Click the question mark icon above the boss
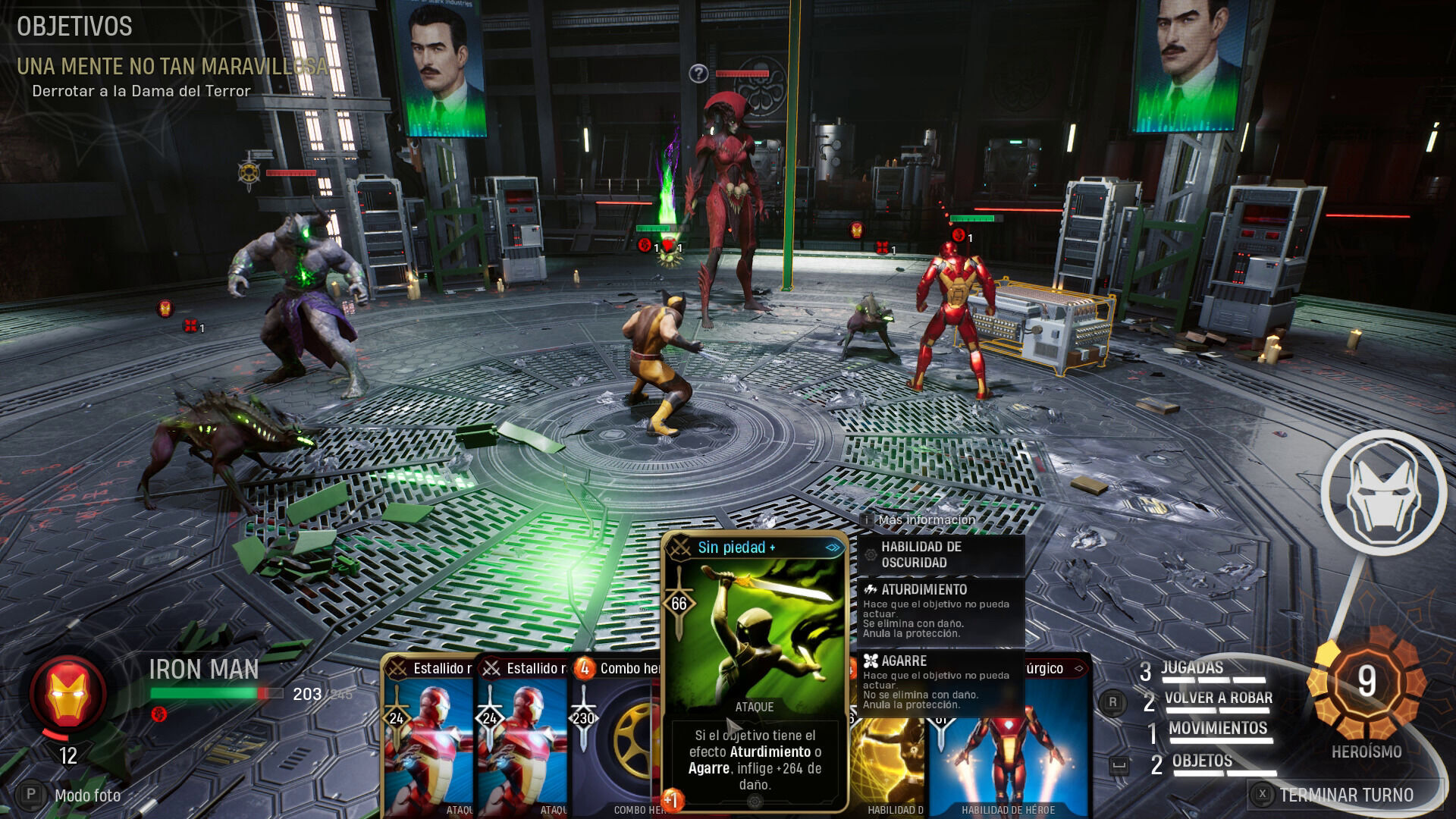1456x819 pixels. point(698,74)
